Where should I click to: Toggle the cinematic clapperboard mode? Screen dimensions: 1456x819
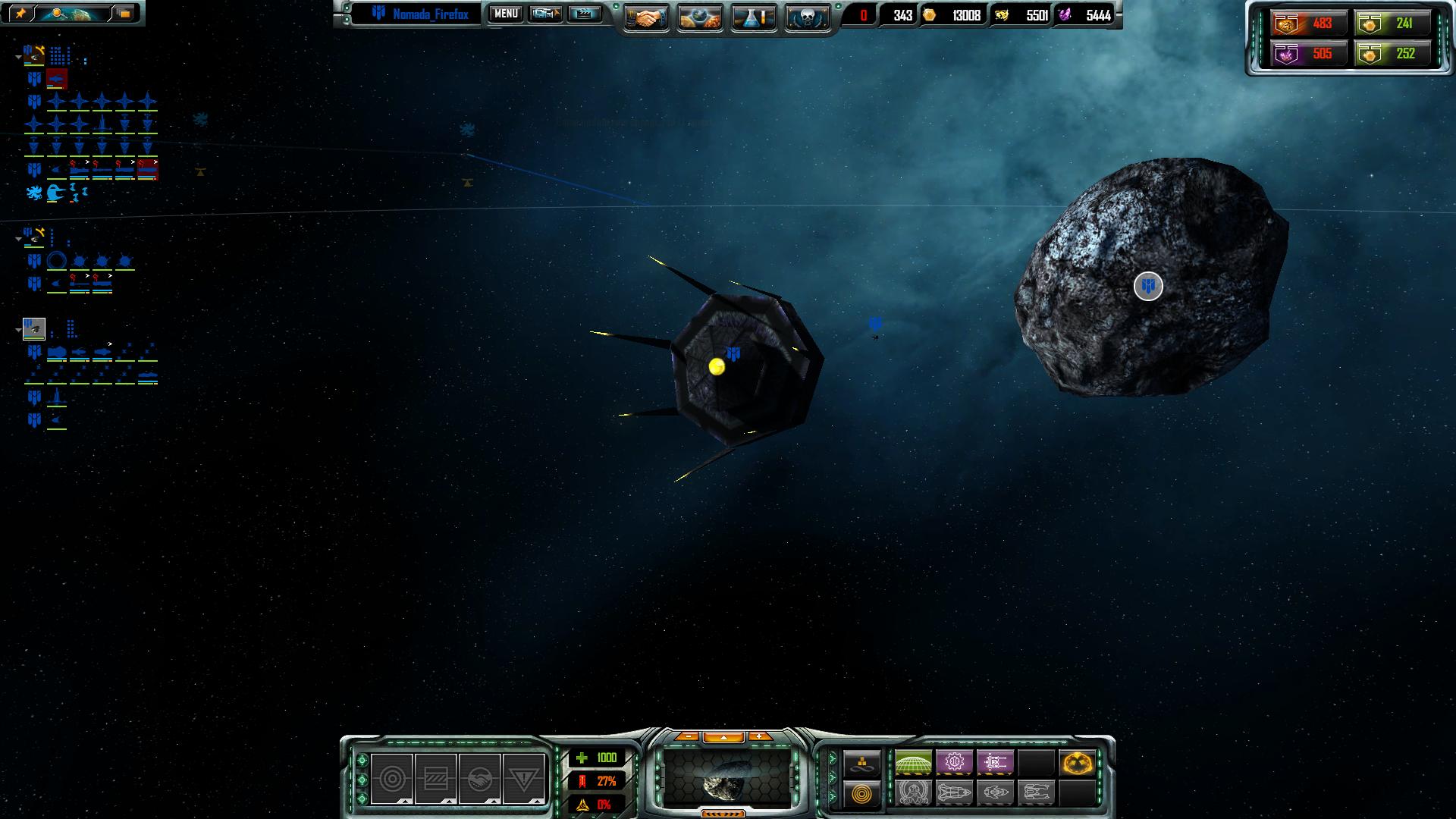(584, 14)
